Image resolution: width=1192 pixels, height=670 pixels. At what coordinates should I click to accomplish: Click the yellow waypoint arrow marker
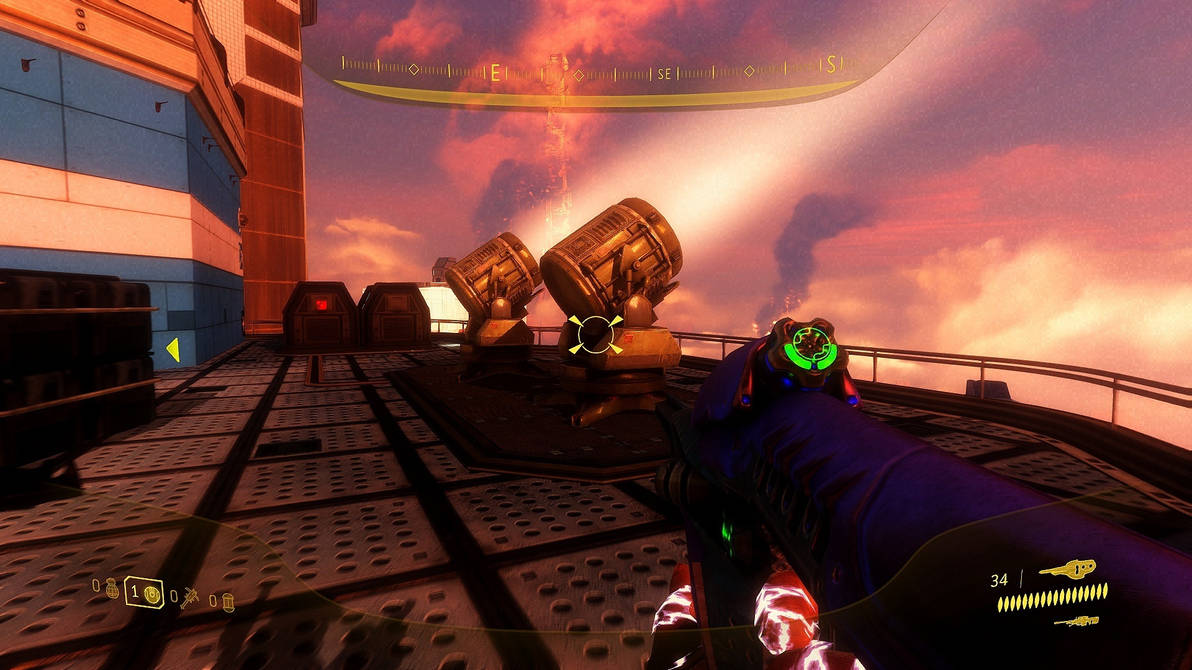(x=172, y=349)
